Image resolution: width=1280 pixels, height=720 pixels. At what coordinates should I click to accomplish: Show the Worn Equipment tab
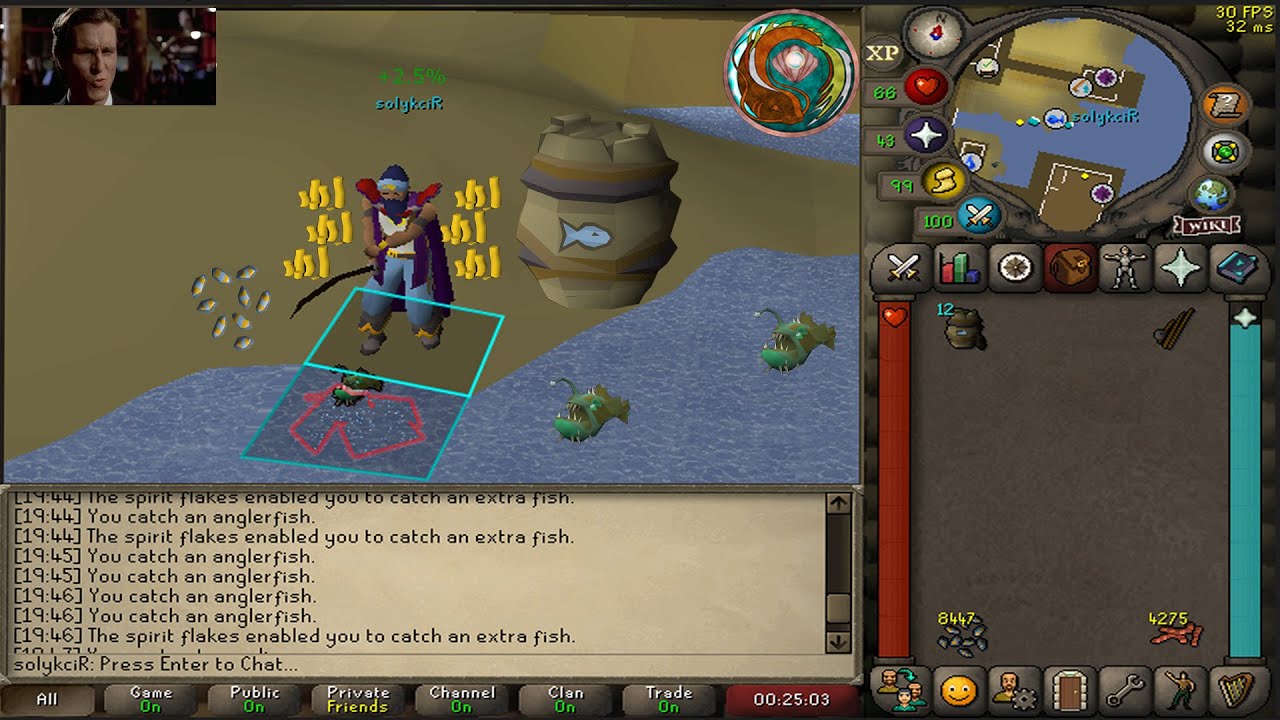(x=1125, y=269)
